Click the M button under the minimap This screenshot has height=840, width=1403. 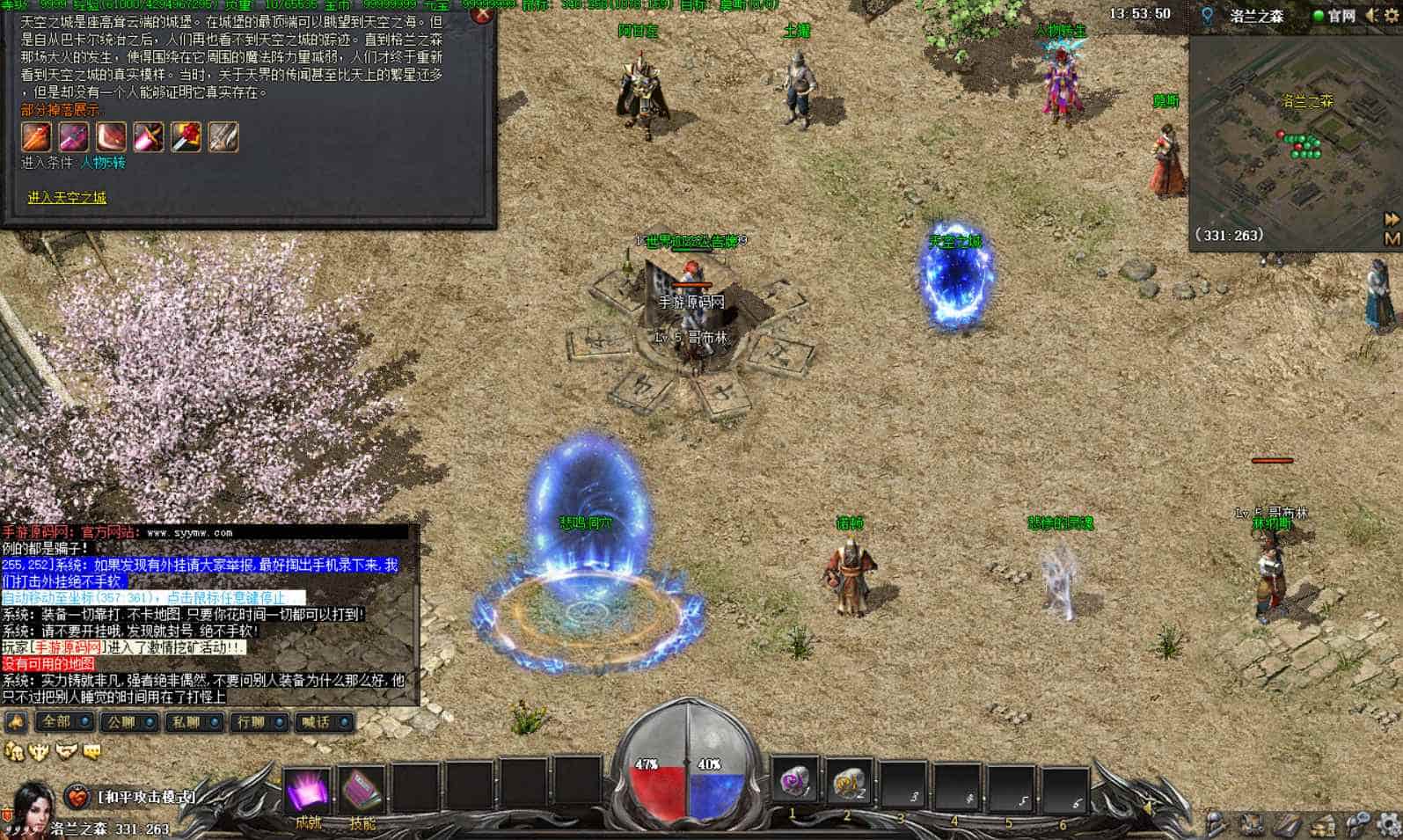1392,237
